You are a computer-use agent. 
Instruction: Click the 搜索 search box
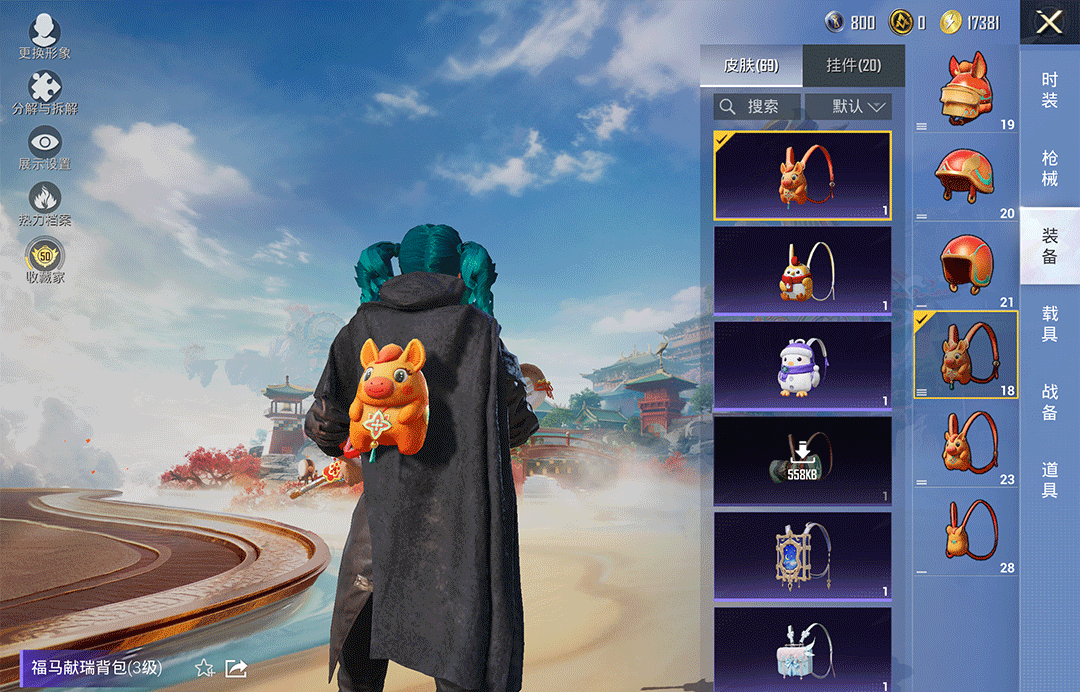tap(757, 106)
